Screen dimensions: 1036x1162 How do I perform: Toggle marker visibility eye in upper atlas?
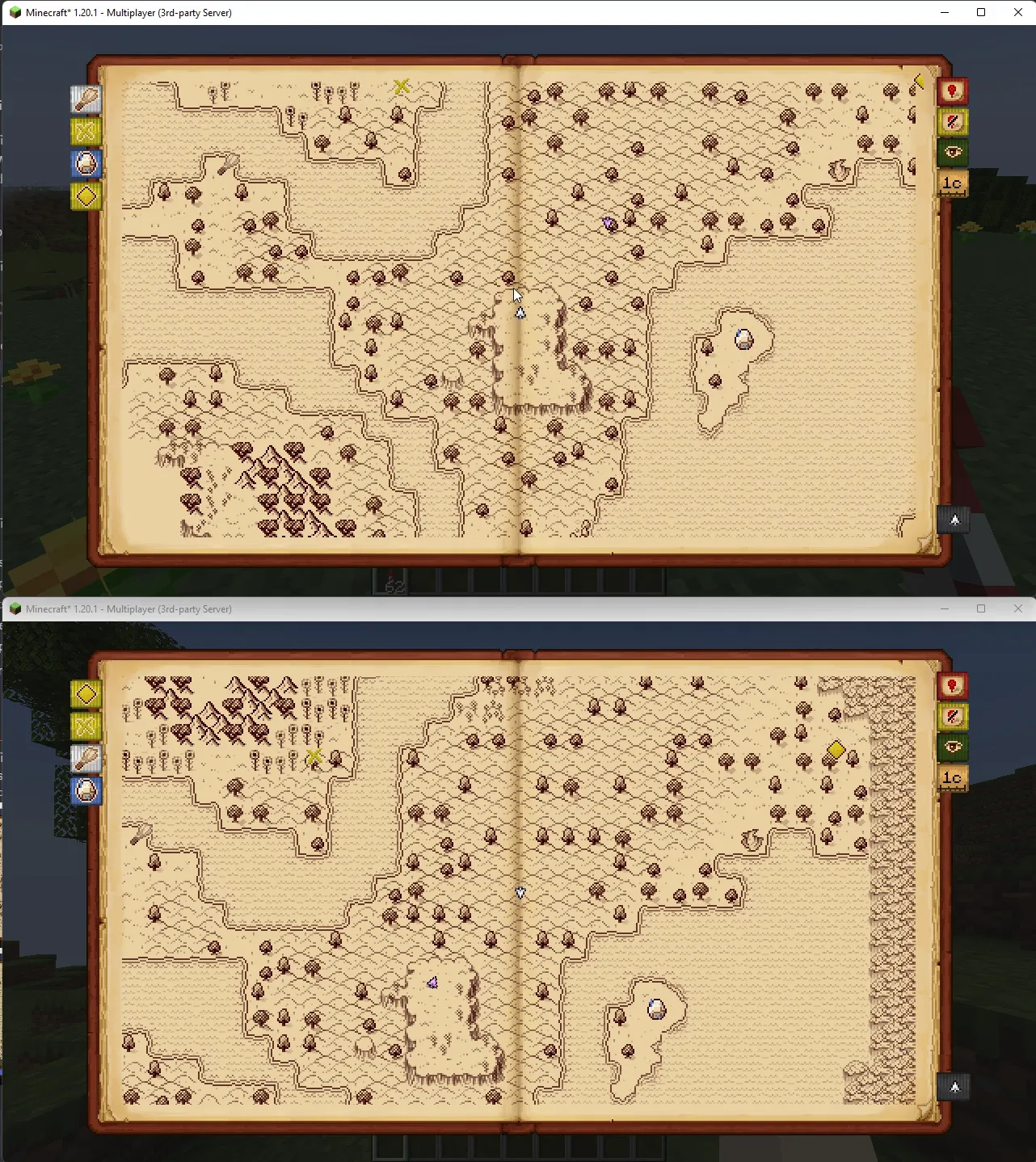(953, 152)
